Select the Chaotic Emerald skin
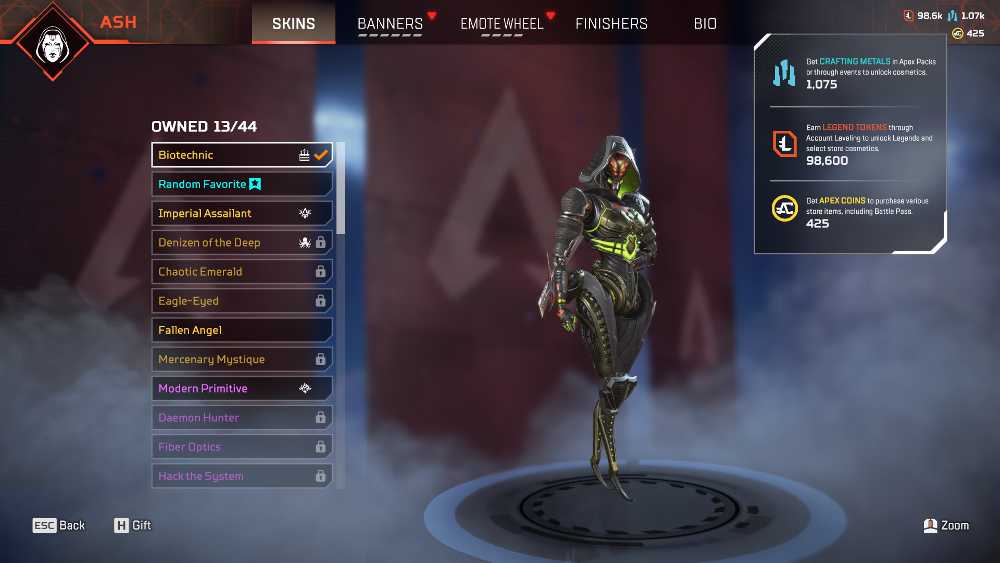The height and width of the screenshot is (563, 1000). pos(242,271)
